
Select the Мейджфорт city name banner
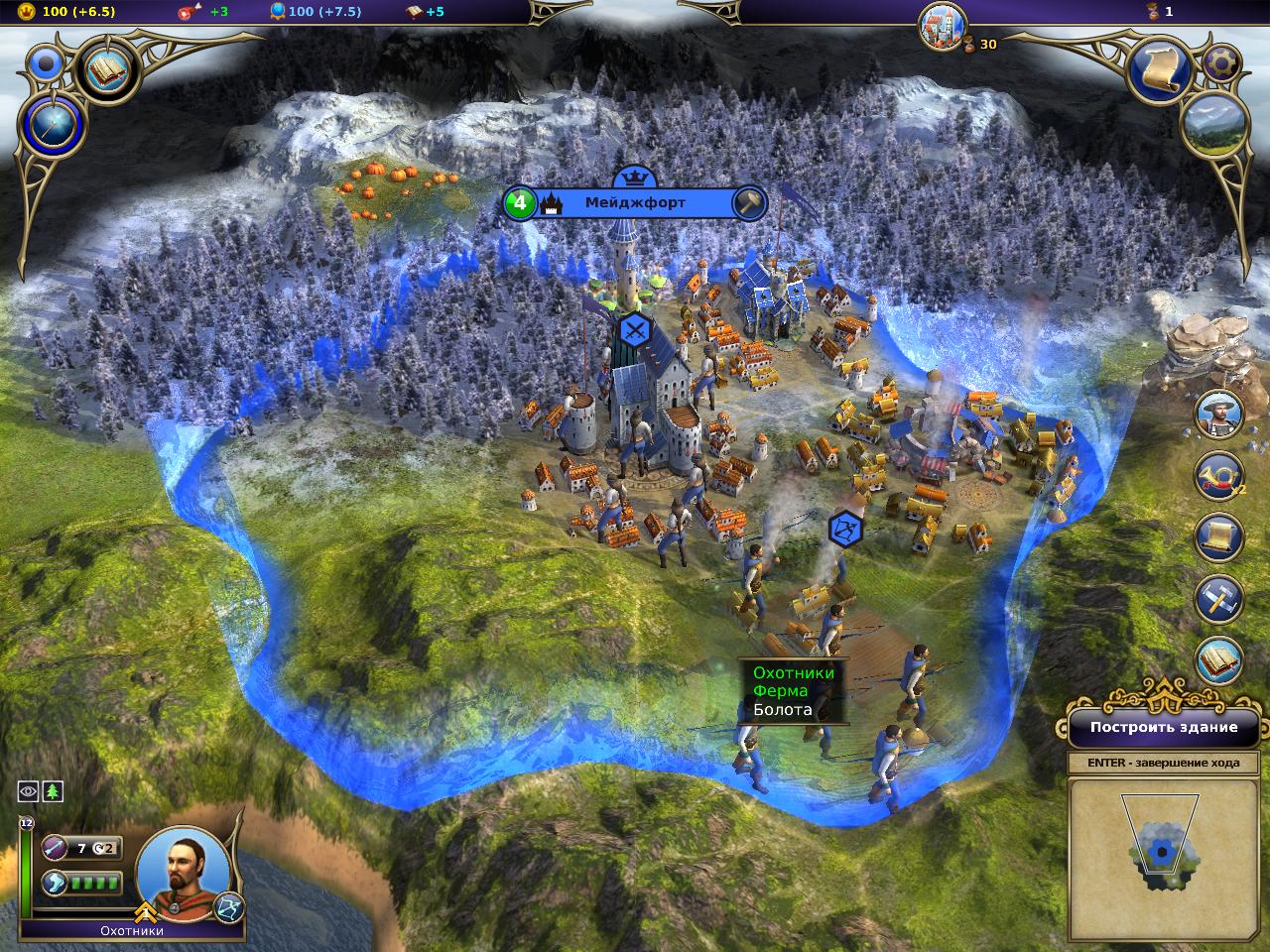[635, 203]
